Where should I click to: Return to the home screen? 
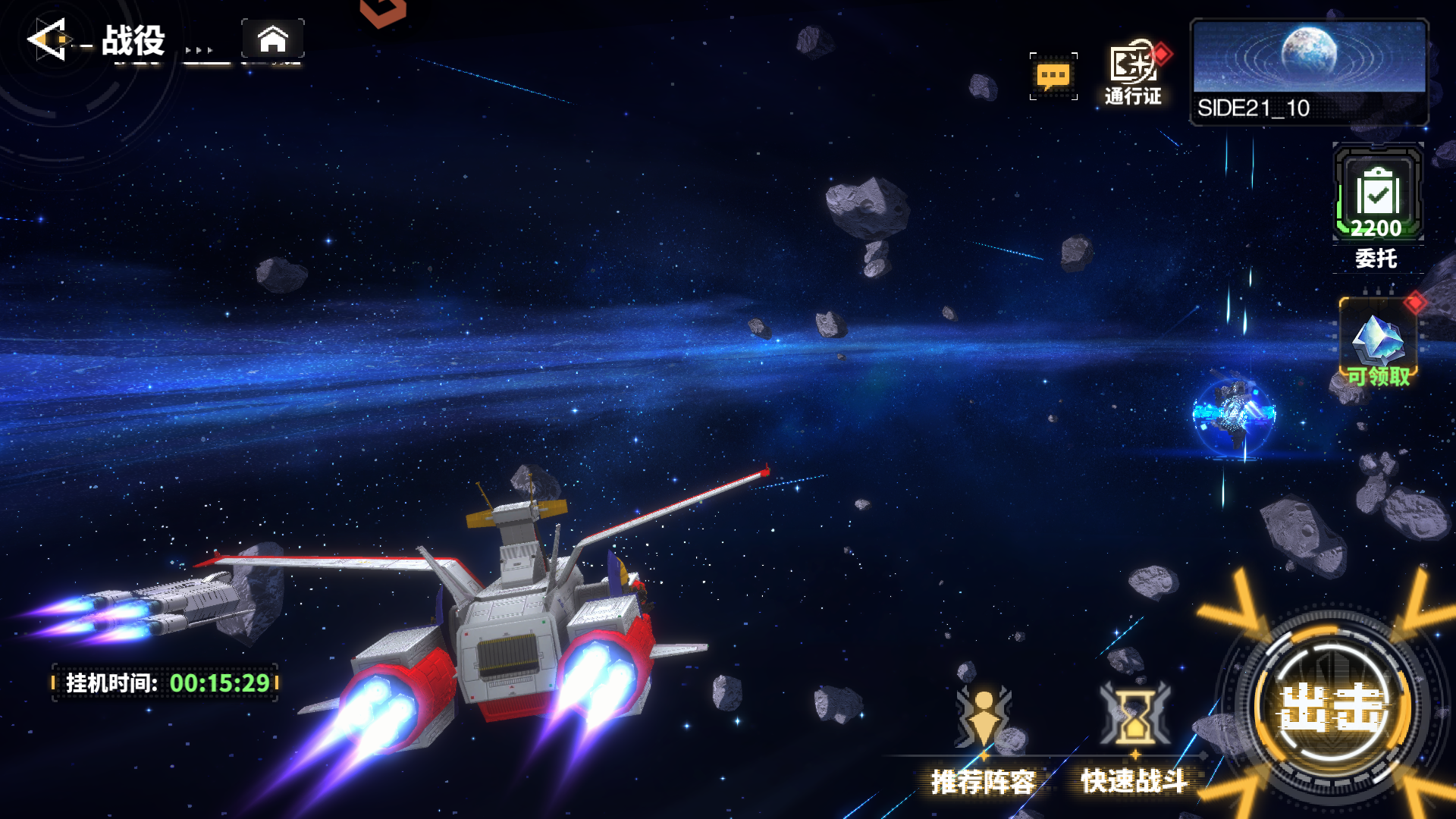click(x=273, y=39)
